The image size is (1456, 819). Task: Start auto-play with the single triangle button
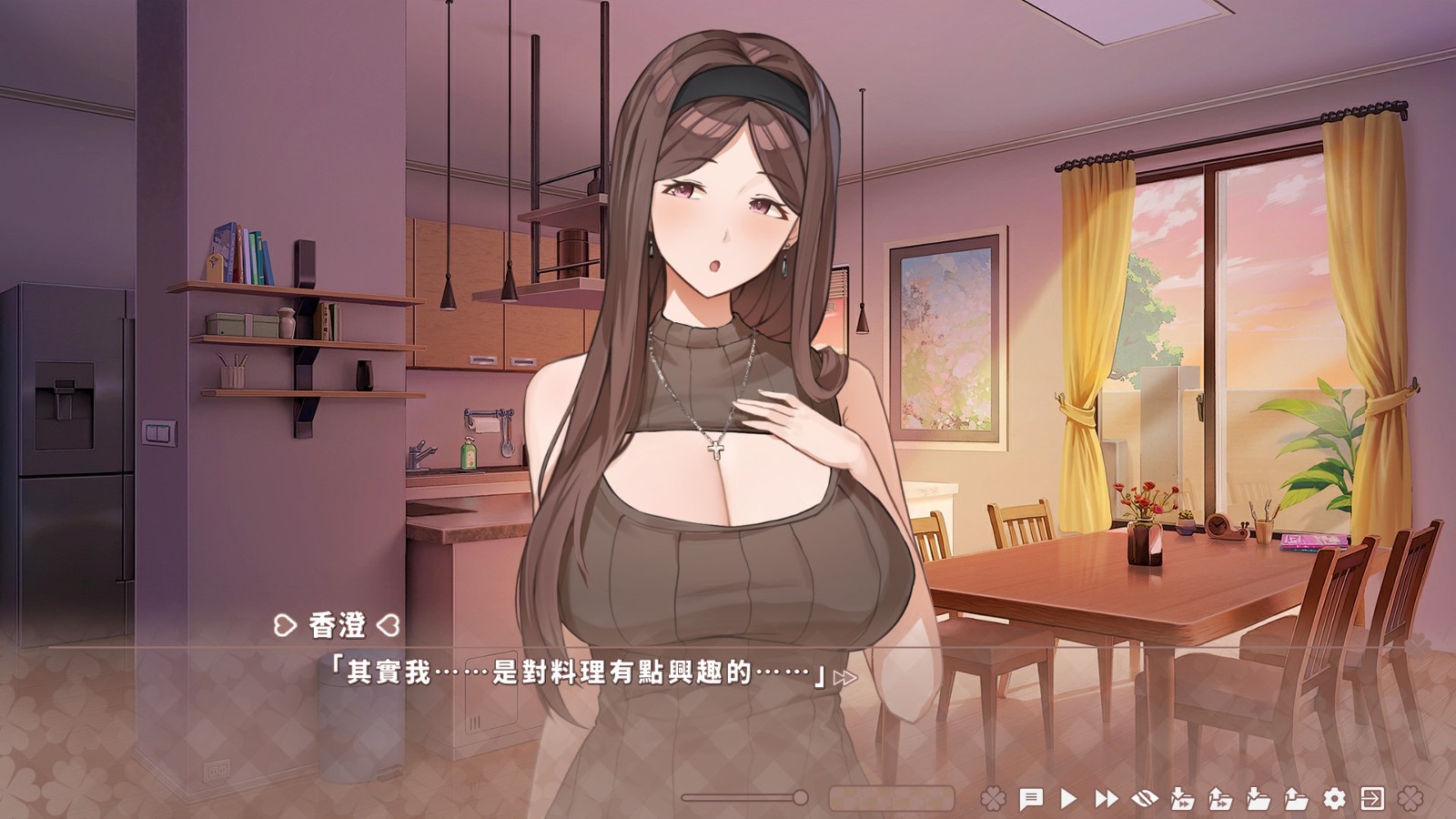pyautogui.click(x=1068, y=799)
